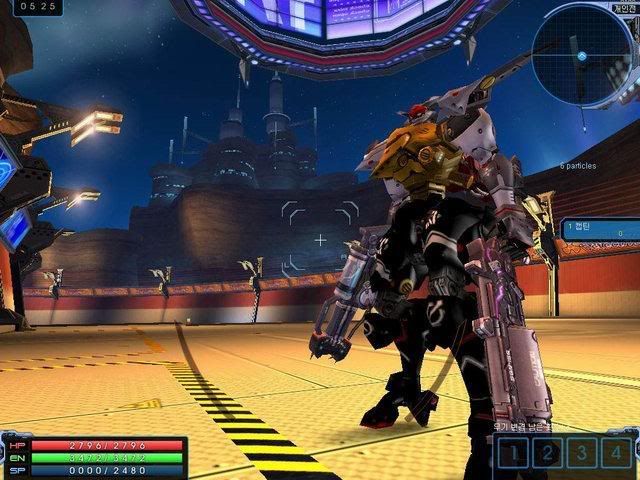640x480 pixels.
Task: Switch to weapon slot 4
Action: 614,453
